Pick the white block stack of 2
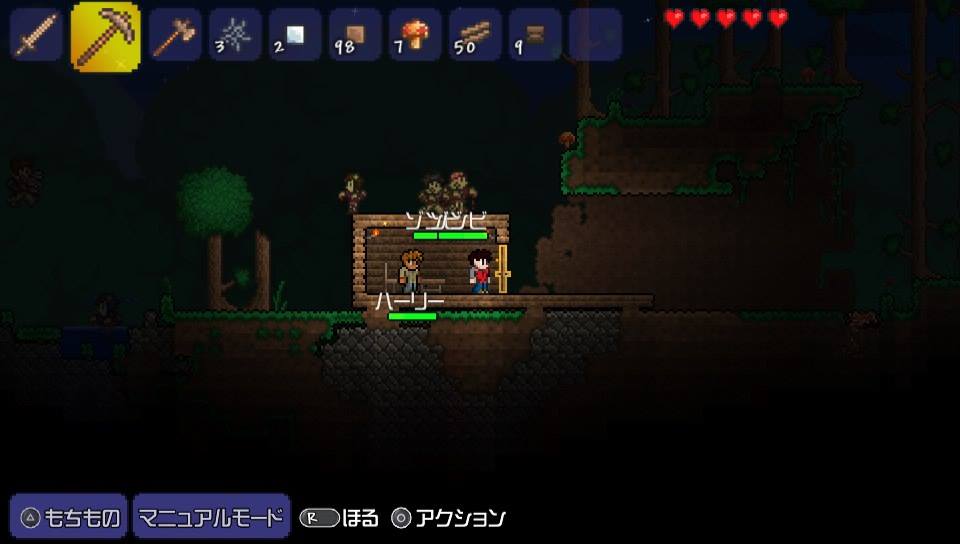The height and width of the screenshot is (544, 960). tap(295, 35)
